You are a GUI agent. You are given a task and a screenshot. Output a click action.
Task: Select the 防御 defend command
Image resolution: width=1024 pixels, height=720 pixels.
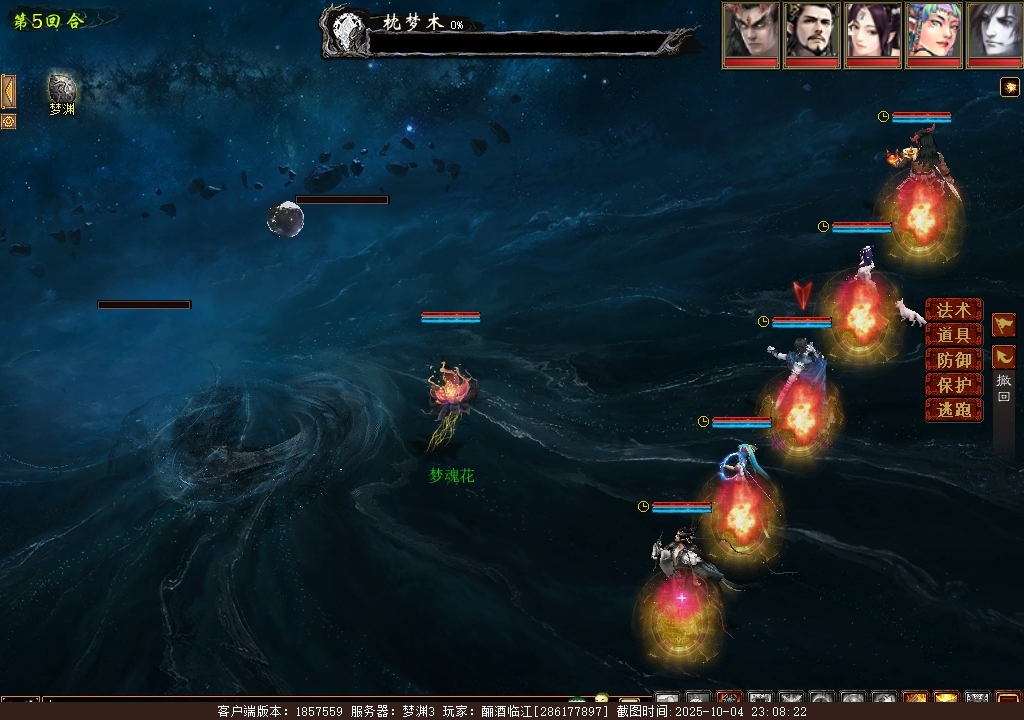pos(953,360)
